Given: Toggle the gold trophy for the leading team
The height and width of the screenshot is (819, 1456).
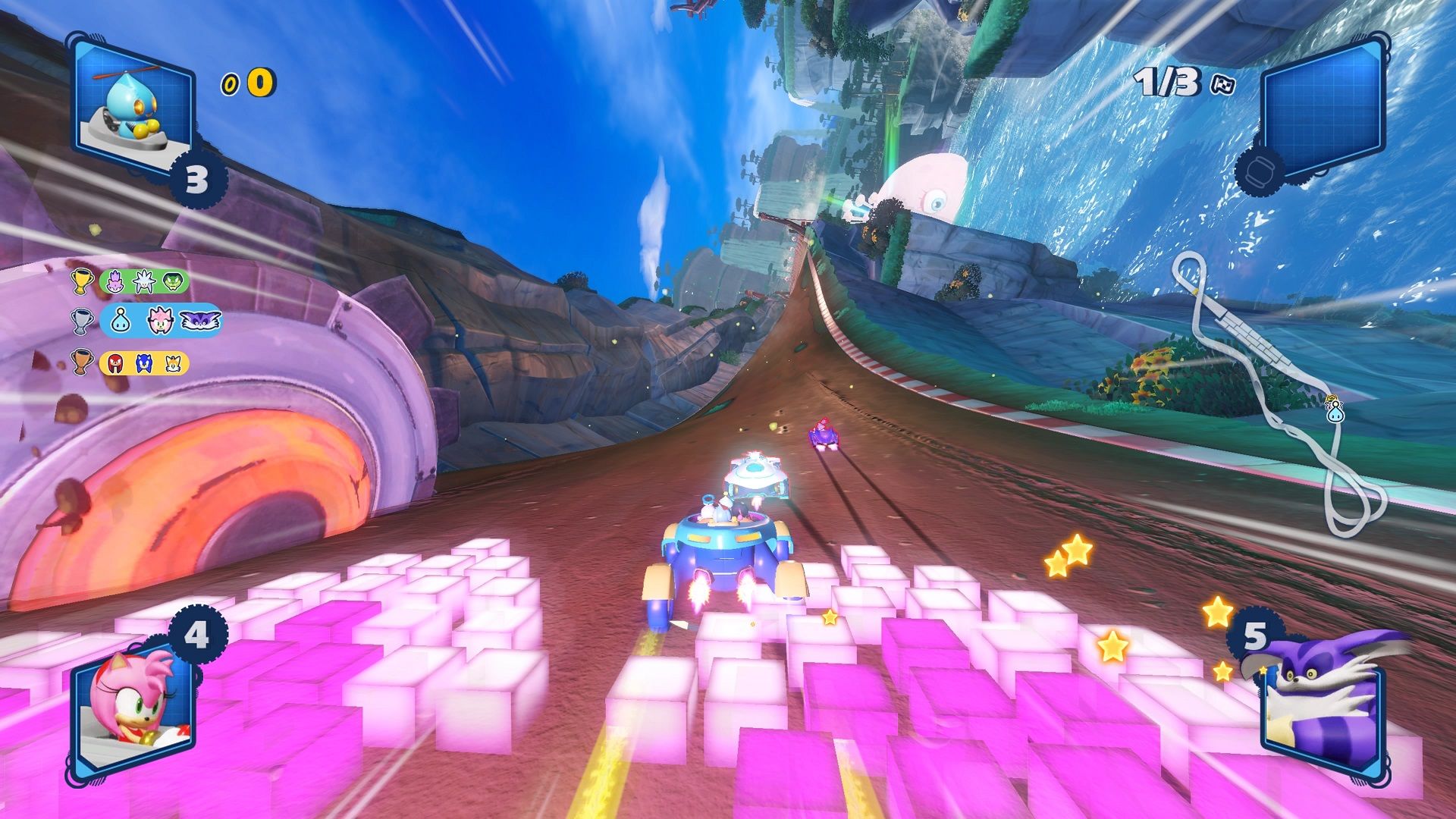Looking at the screenshot, I should (83, 281).
